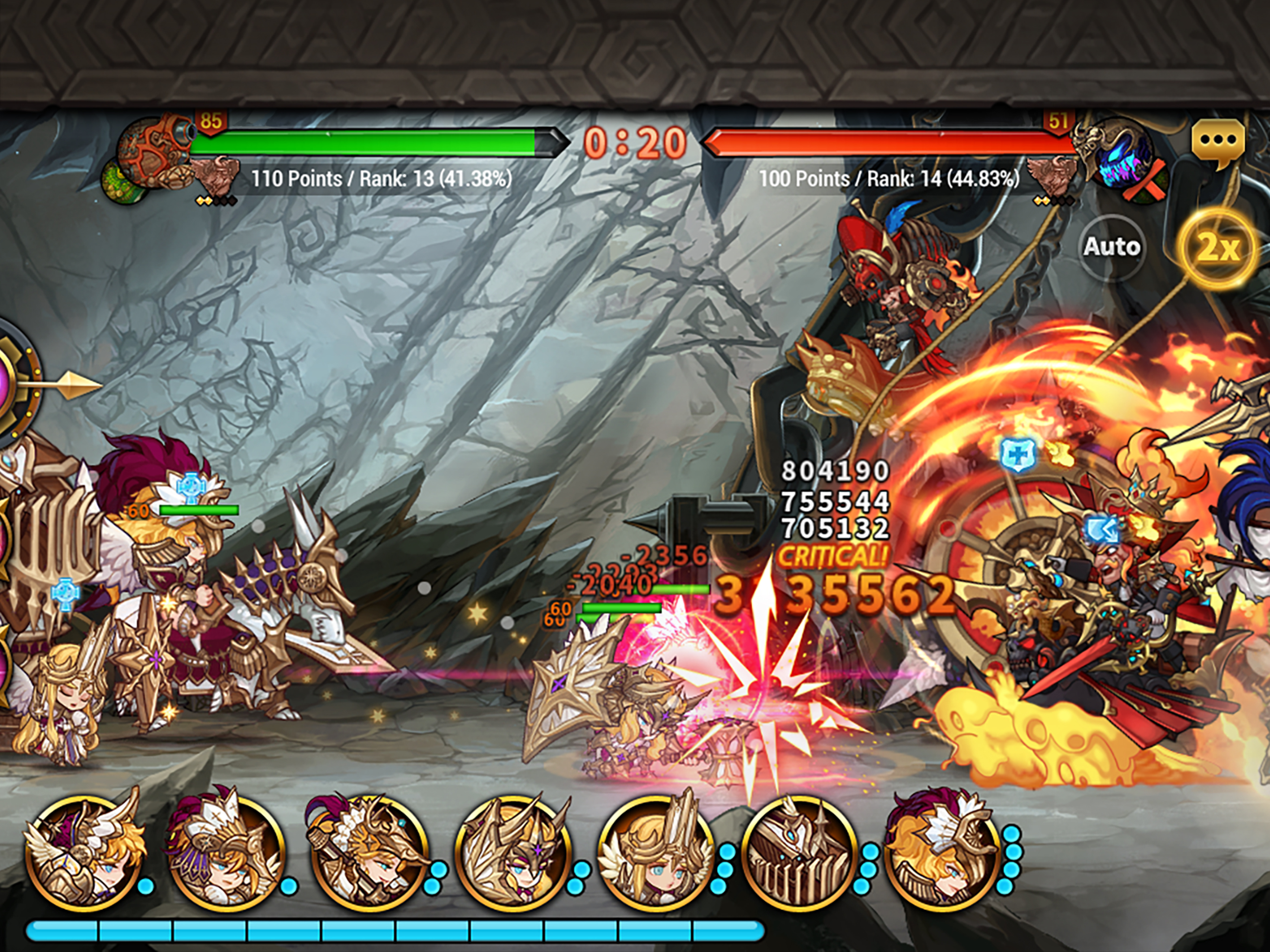
Task: Open the gold chat bubble
Action: (1217, 142)
